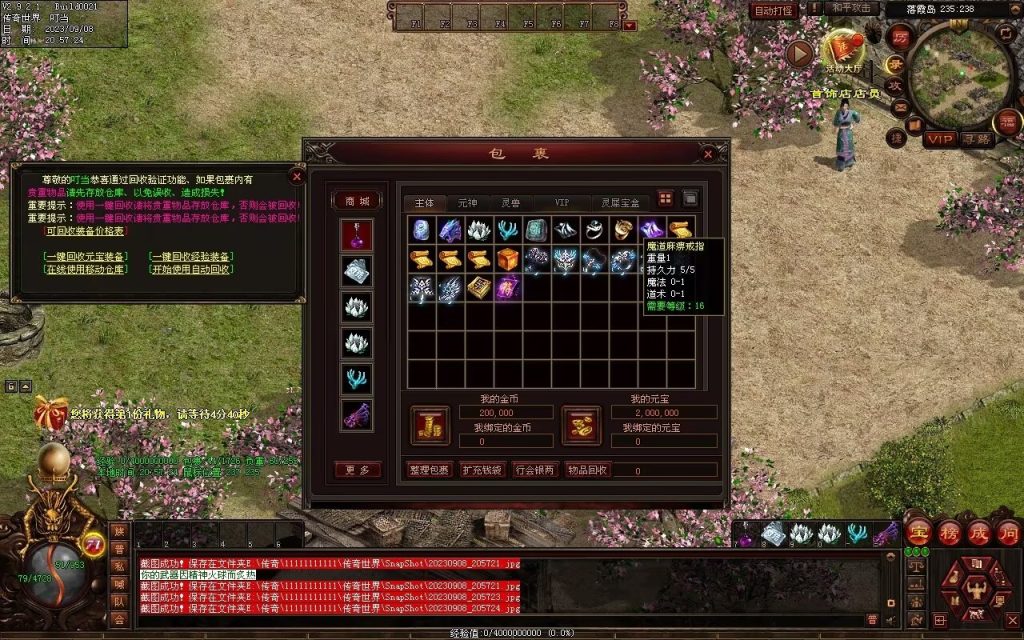The height and width of the screenshot is (640, 1024).
Task: Close the recycle notice dialog
Action: click(x=296, y=176)
